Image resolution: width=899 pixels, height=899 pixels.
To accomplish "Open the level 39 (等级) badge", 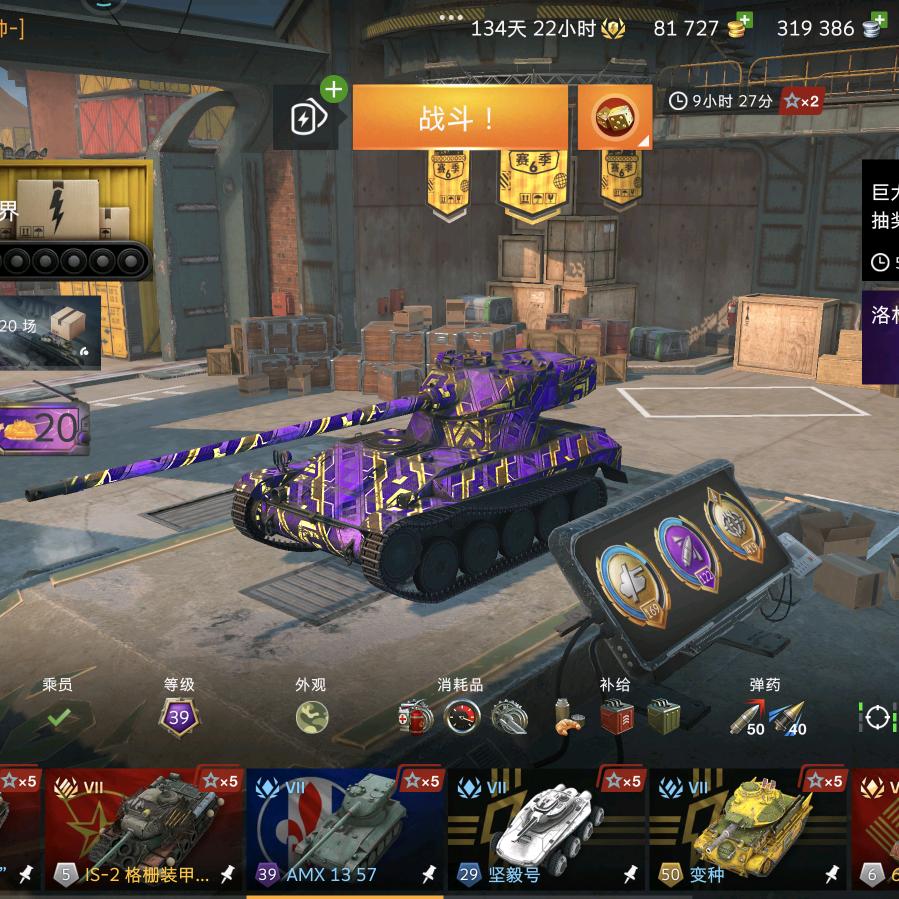I will click(x=179, y=716).
